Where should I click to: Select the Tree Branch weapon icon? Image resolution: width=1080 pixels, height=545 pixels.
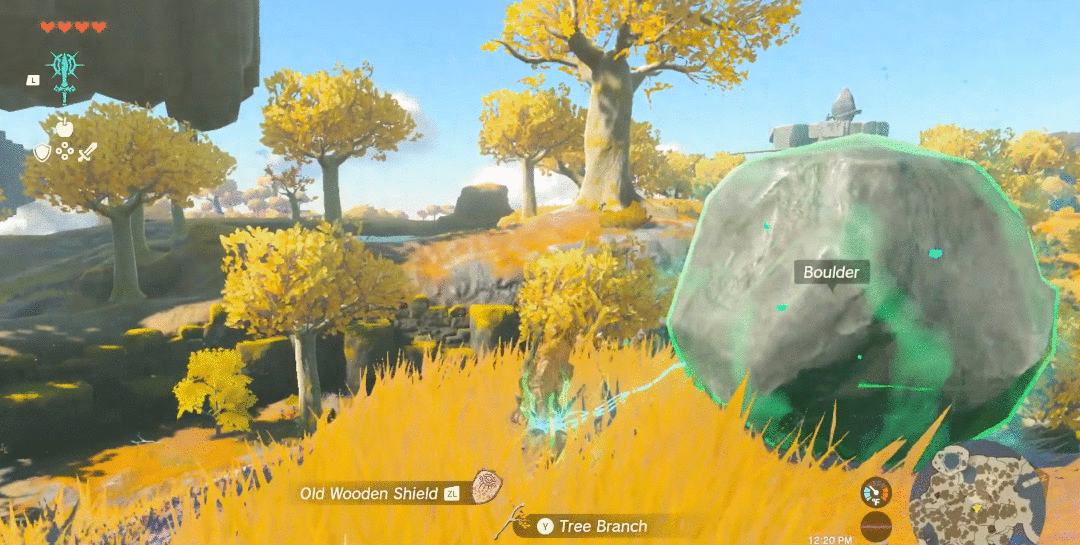click(x=517, y=523)
